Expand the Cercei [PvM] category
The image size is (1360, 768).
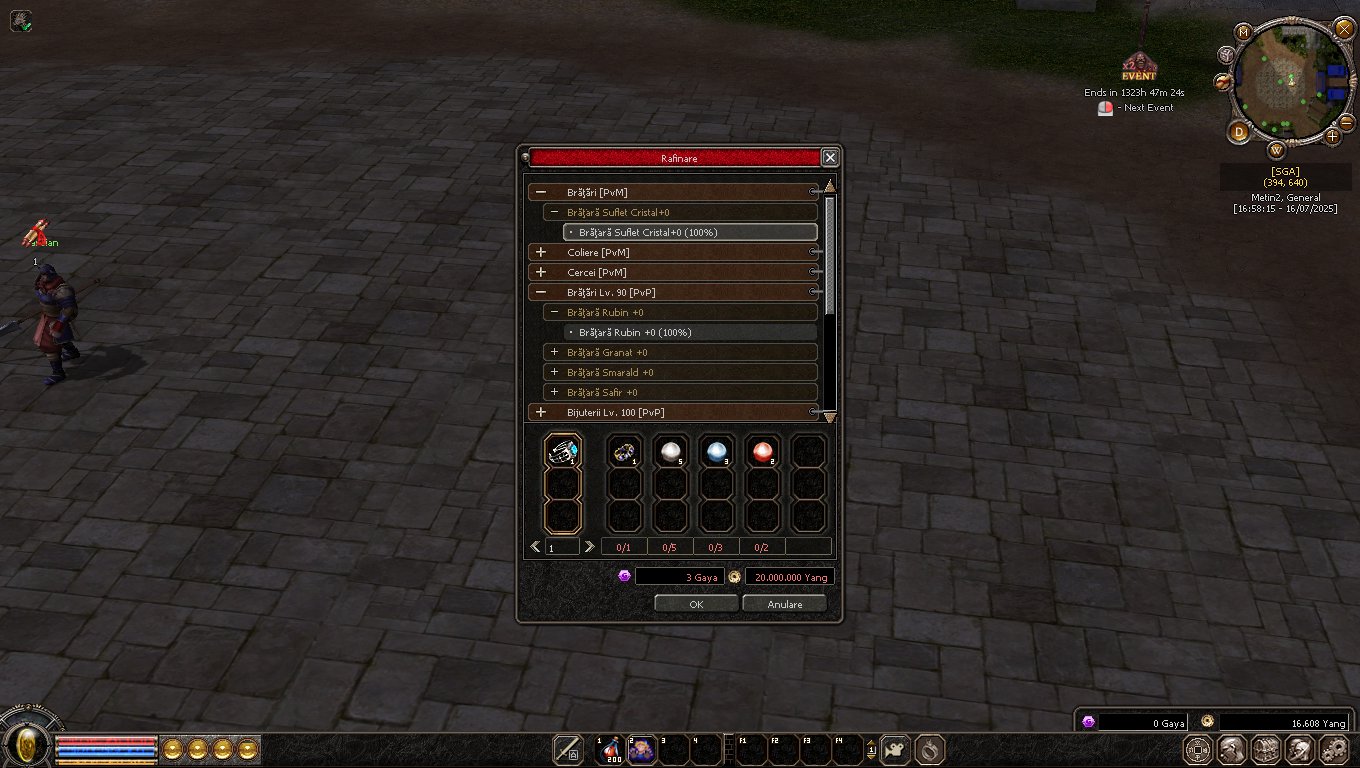point(541,272)
